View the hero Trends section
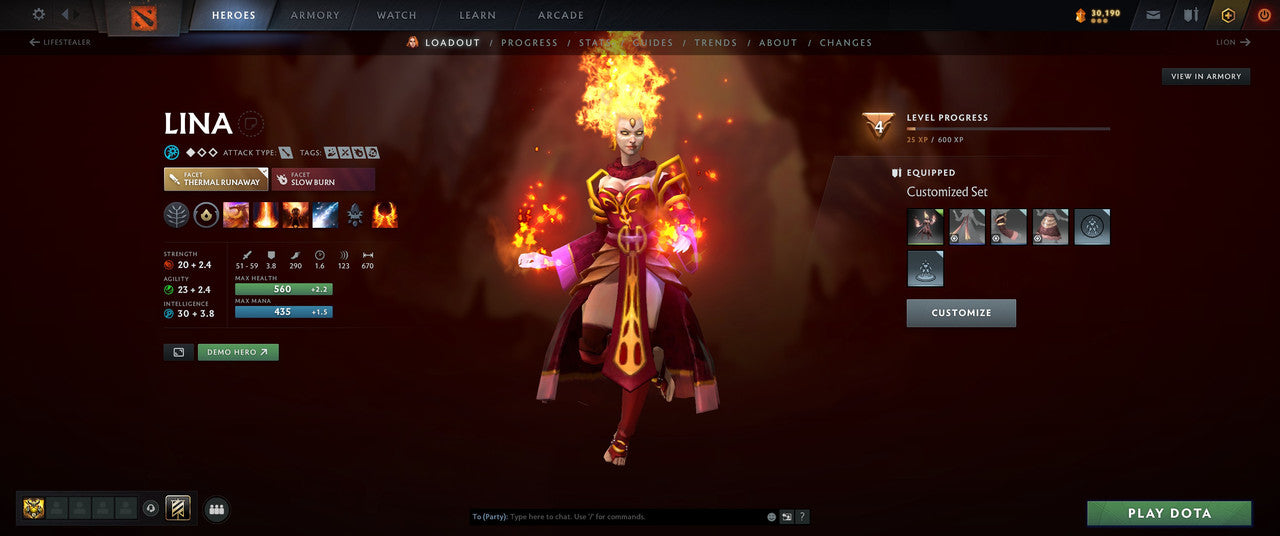The width and height of the screenshot is (1280, 536). [x=715, y=43]
